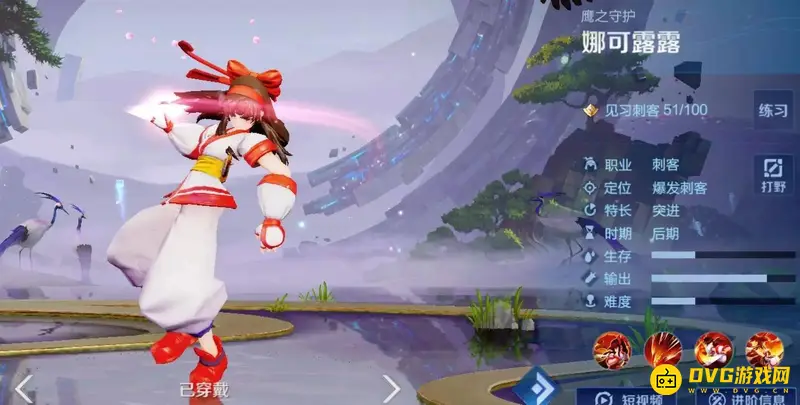Open the 进阶信息 advanced info button

[x=748, y=396]
